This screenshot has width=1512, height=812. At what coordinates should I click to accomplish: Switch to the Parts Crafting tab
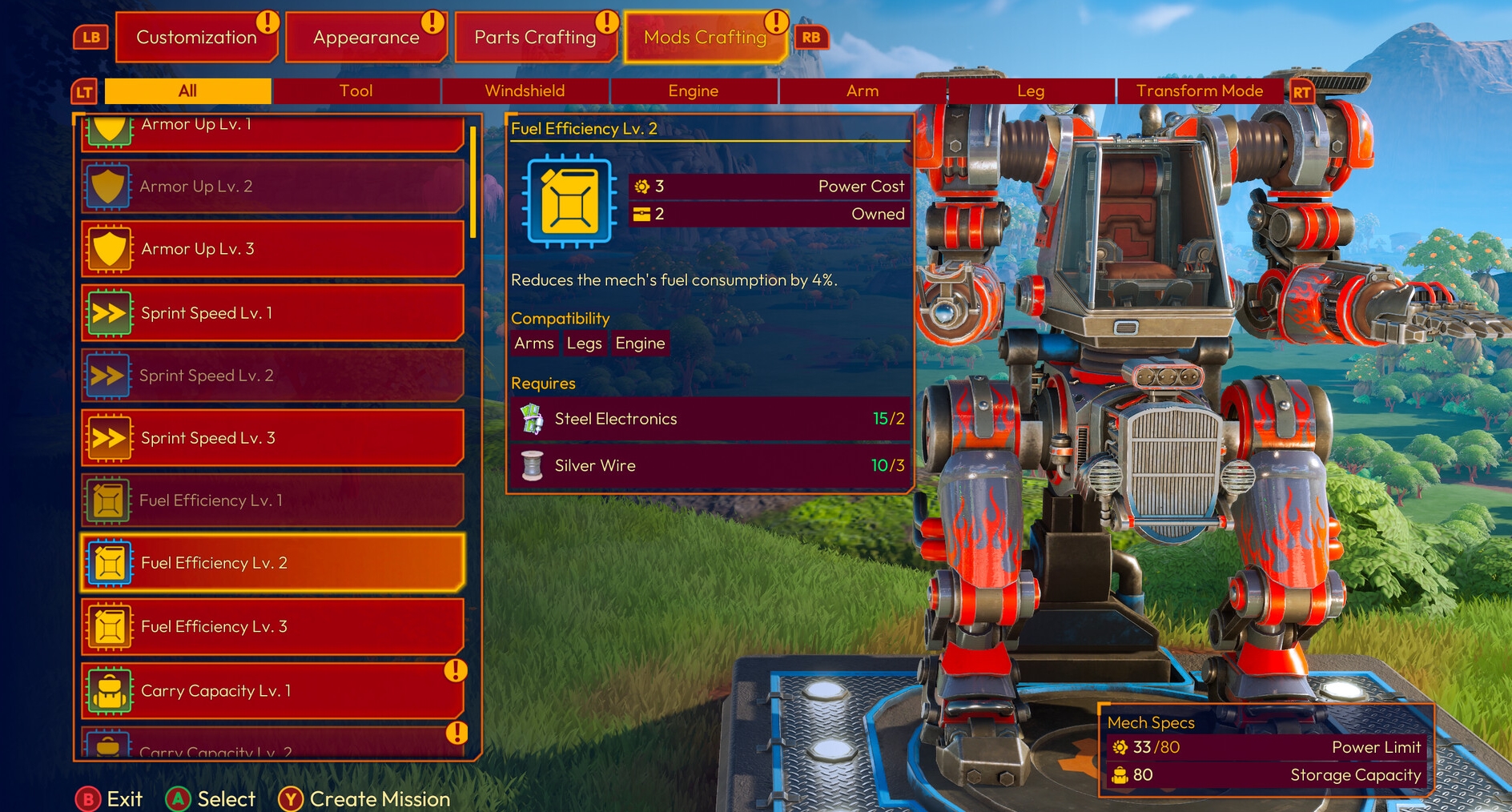coord(535,37)
